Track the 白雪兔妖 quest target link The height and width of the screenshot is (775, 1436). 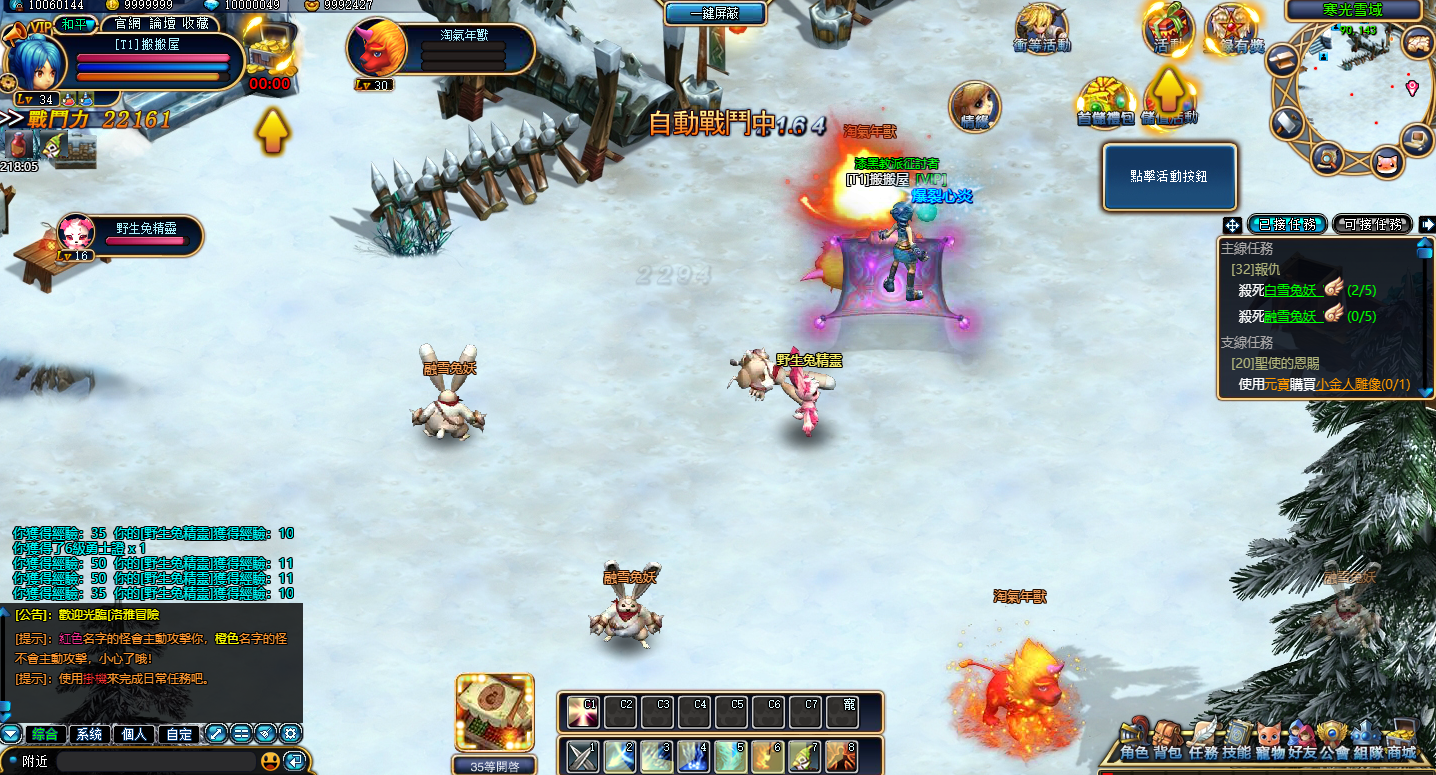pyautogui.click(x=1292, y=290)
